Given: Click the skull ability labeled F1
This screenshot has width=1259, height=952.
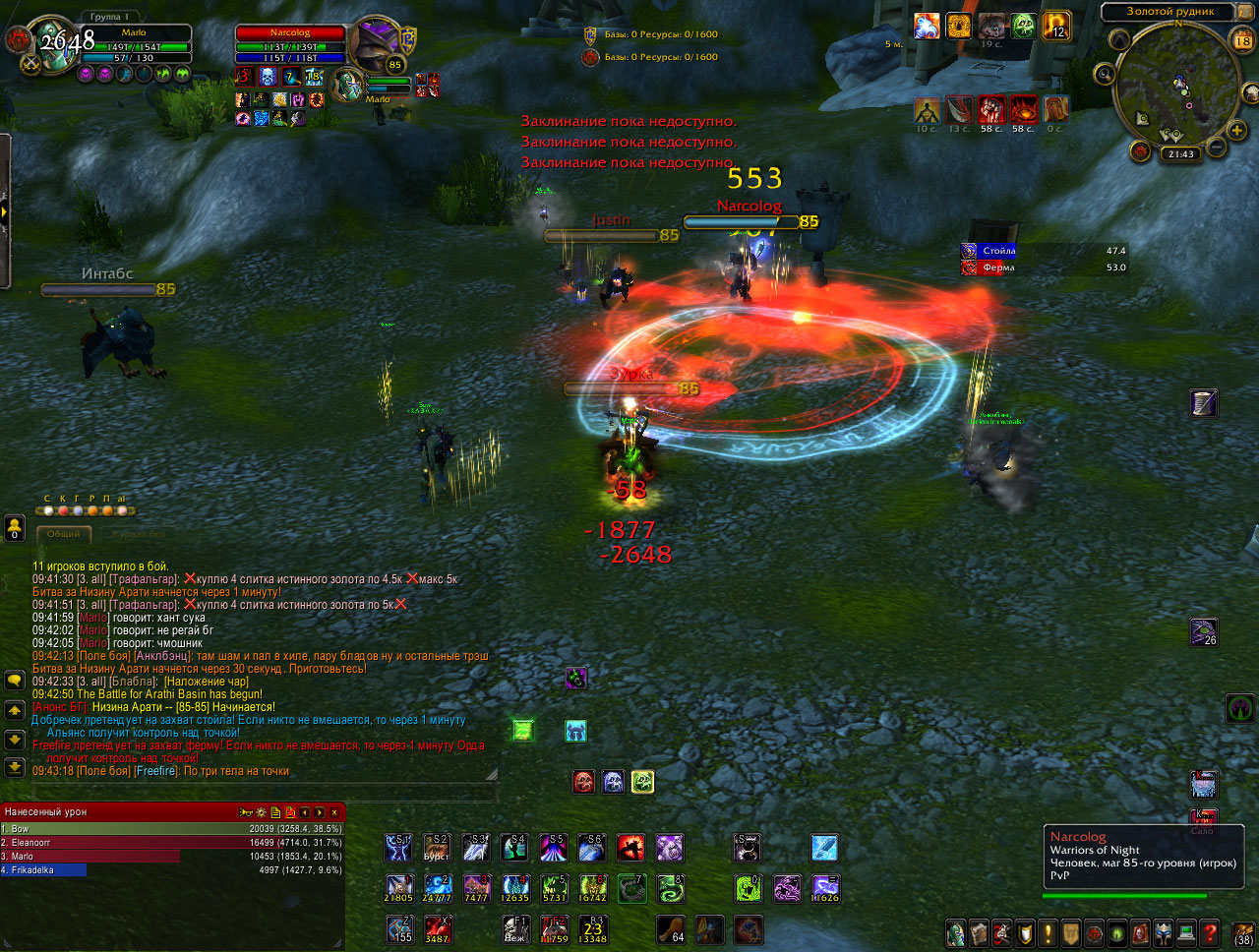Looking at the screenshot, I should 515,929.
